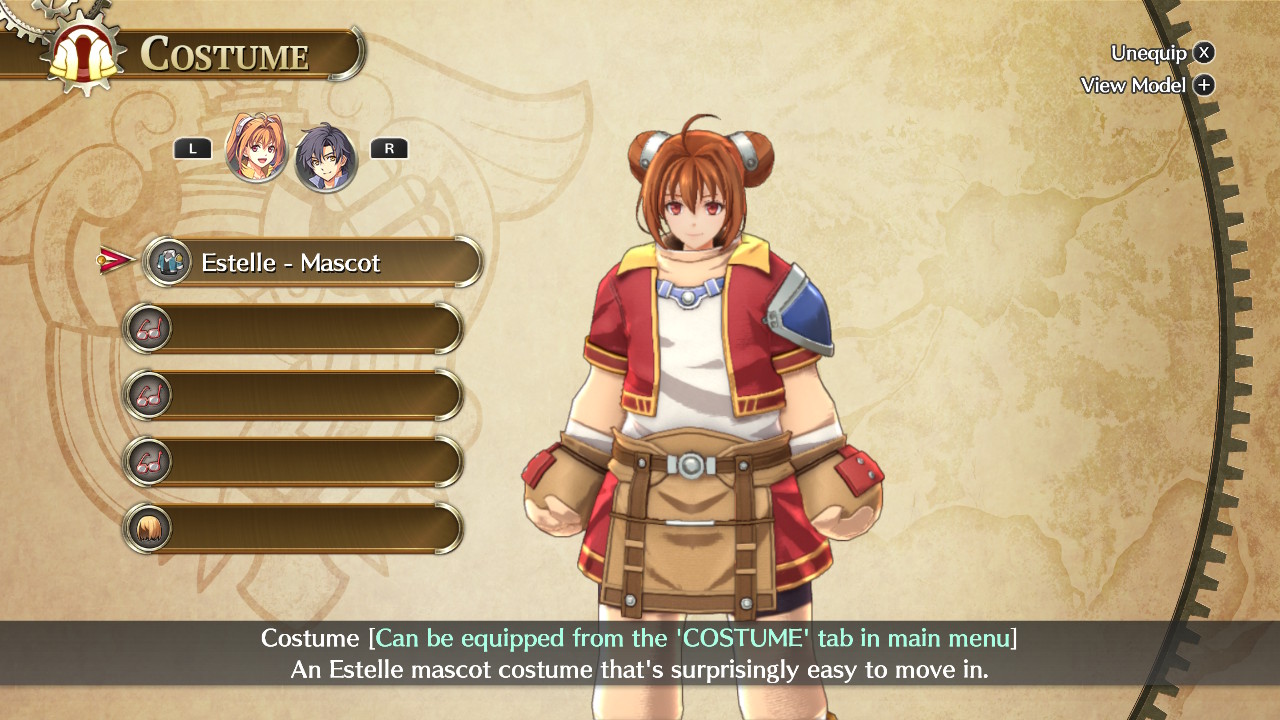Activate the View Model option

point(1146,85)
